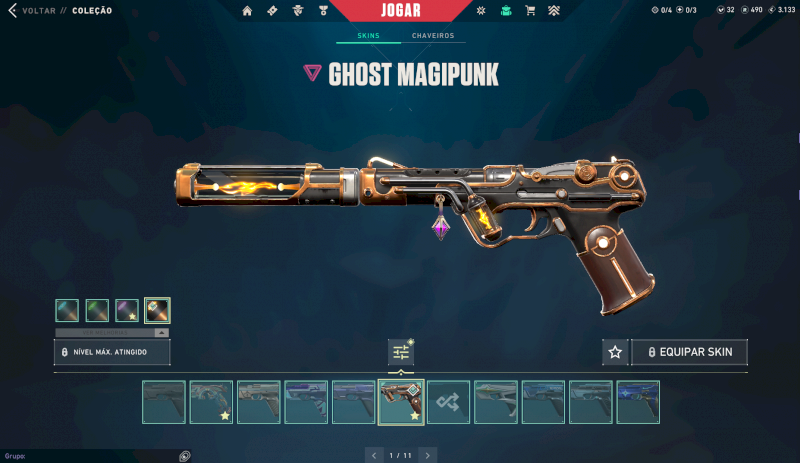Screen dimensions: 800x463
Task: Mark skin as favorite with star button
Action: click(x=615, y=352)
